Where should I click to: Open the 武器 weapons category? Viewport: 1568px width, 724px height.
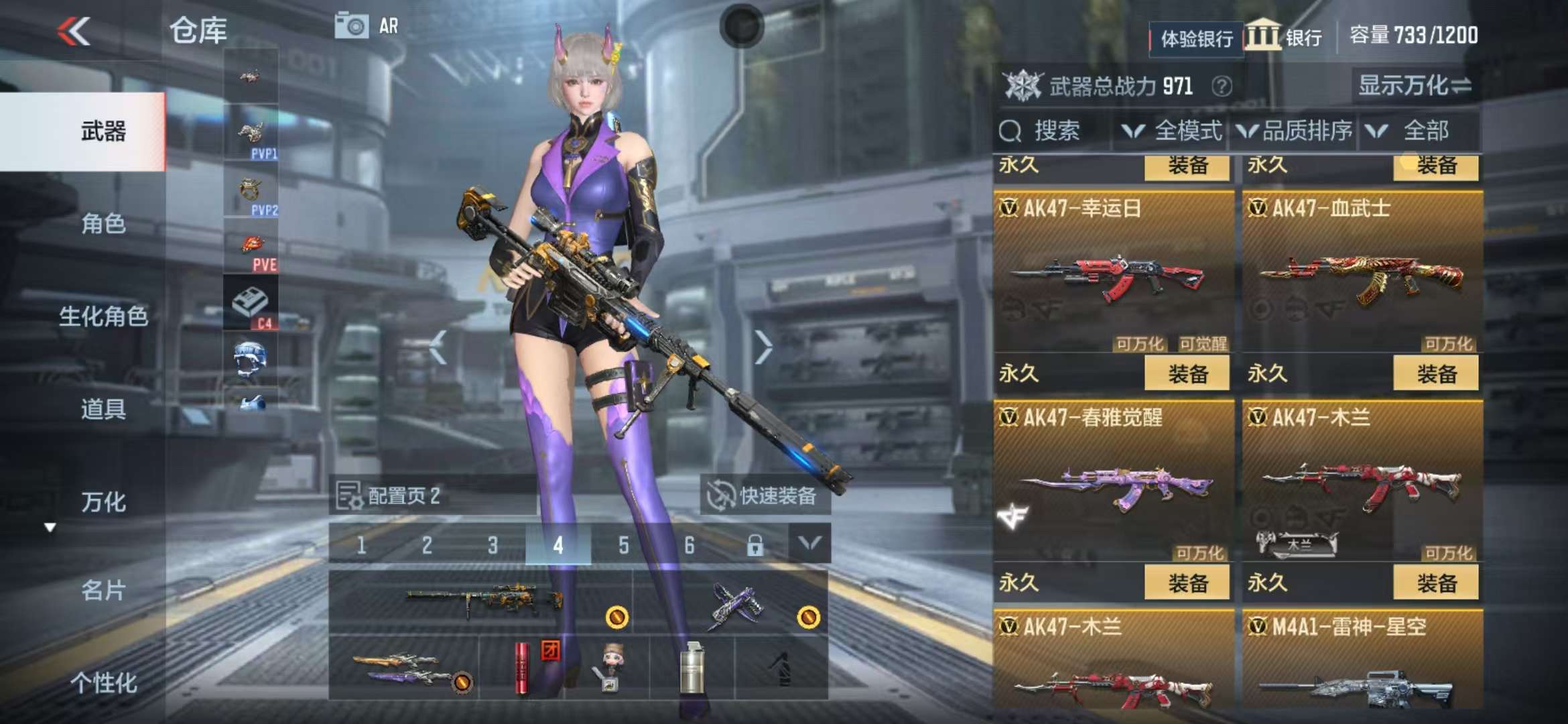pyautogui.click(x=103, y=131)
